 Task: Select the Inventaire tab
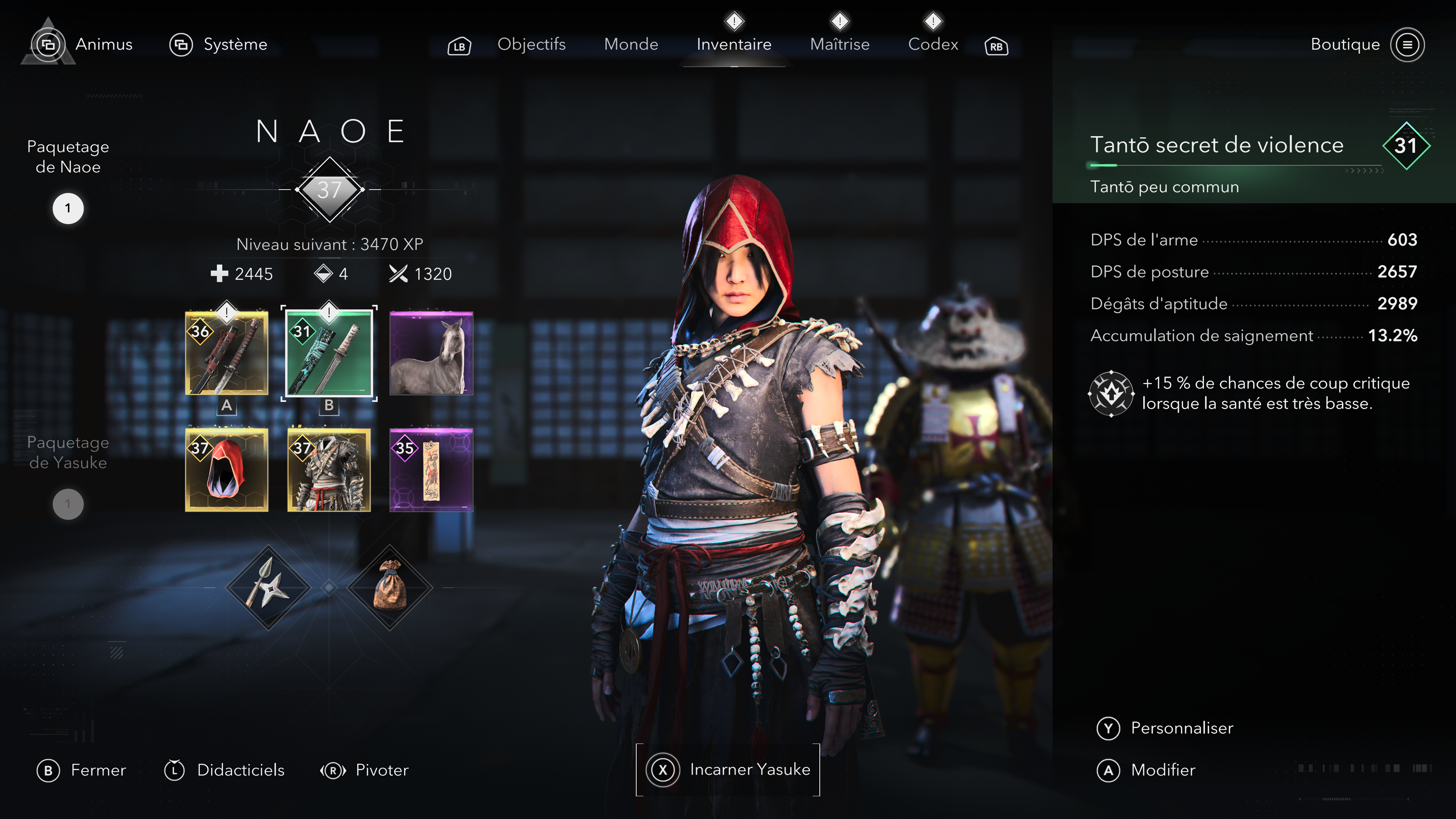(734, 44)
